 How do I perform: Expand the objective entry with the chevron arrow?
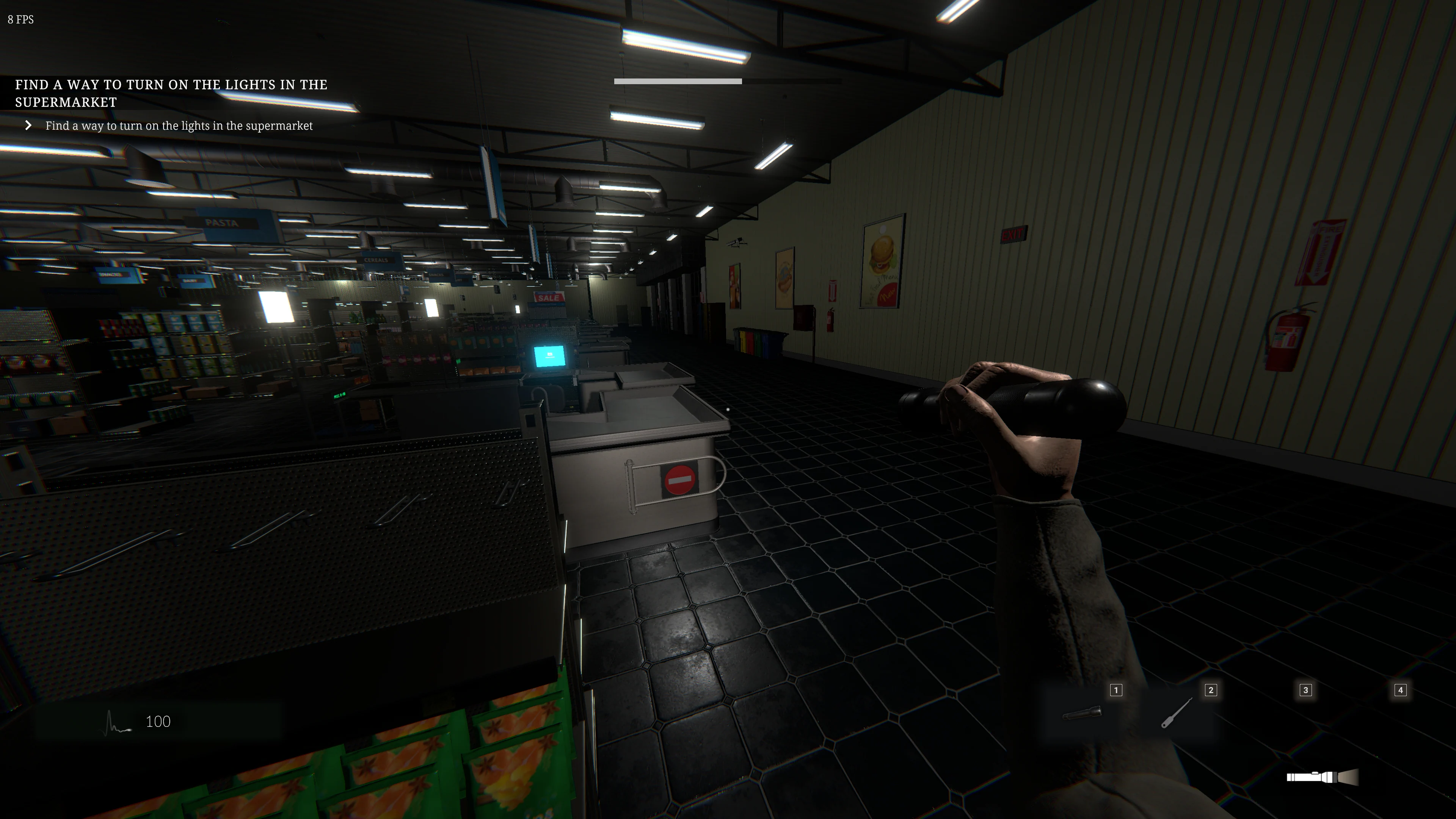tap(29, 125)
